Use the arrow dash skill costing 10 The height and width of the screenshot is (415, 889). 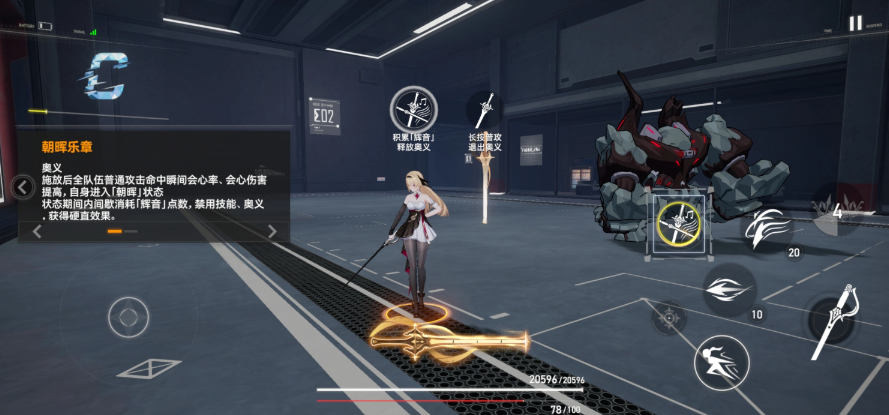pos(728,290)
